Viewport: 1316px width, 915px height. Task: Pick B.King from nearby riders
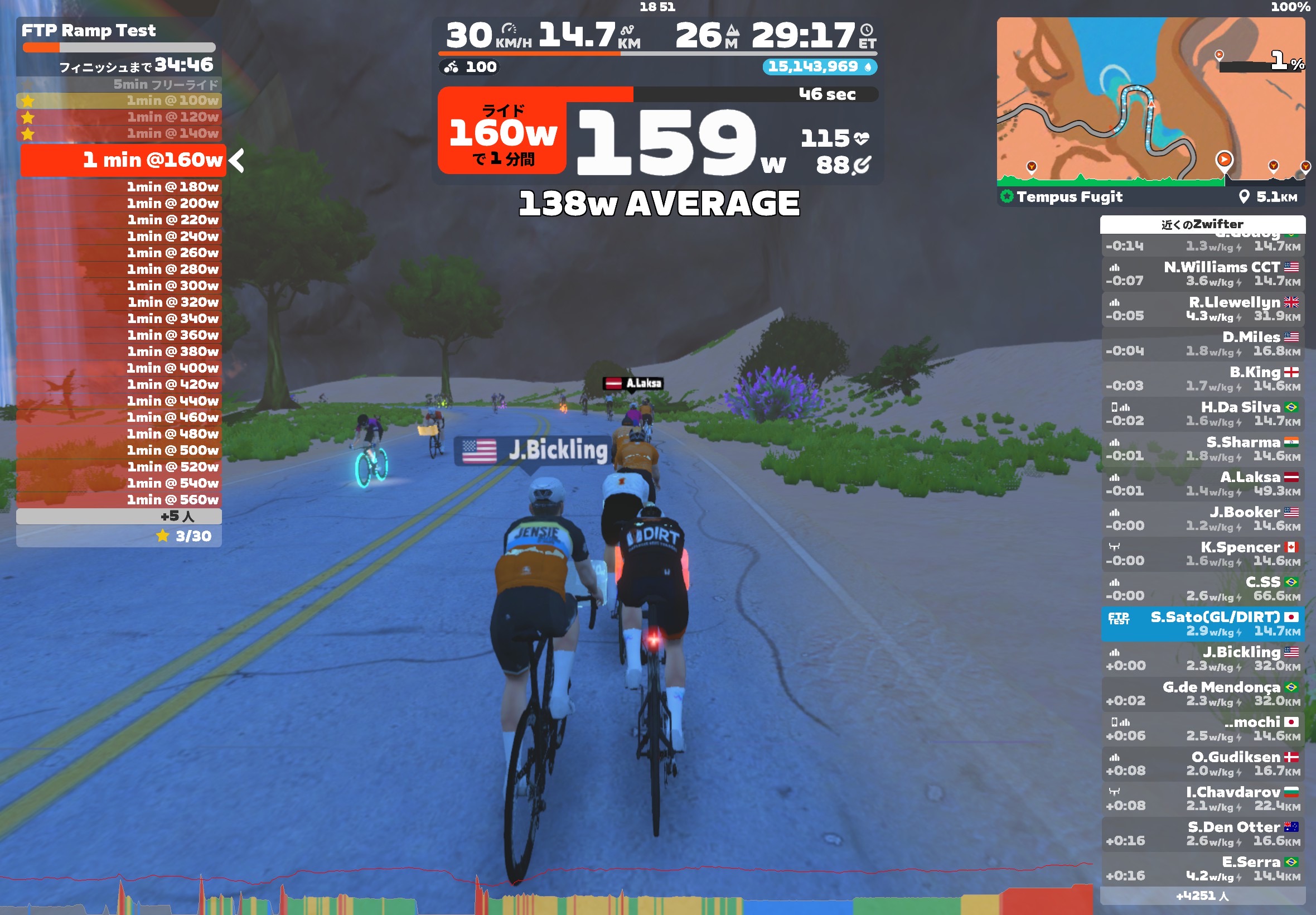point(1203,379)
